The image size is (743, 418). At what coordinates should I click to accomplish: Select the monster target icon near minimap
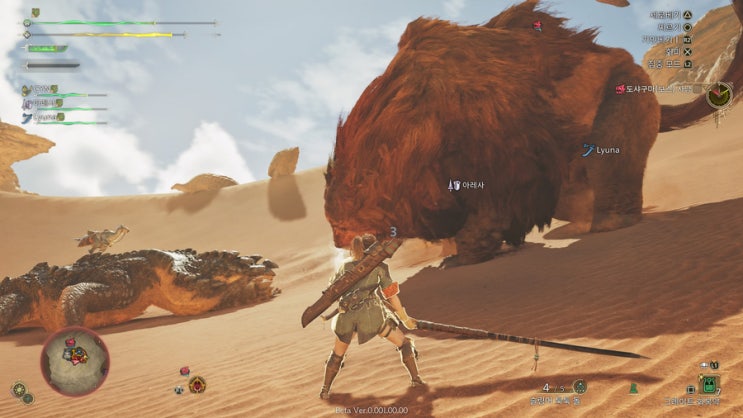[197, 384]
